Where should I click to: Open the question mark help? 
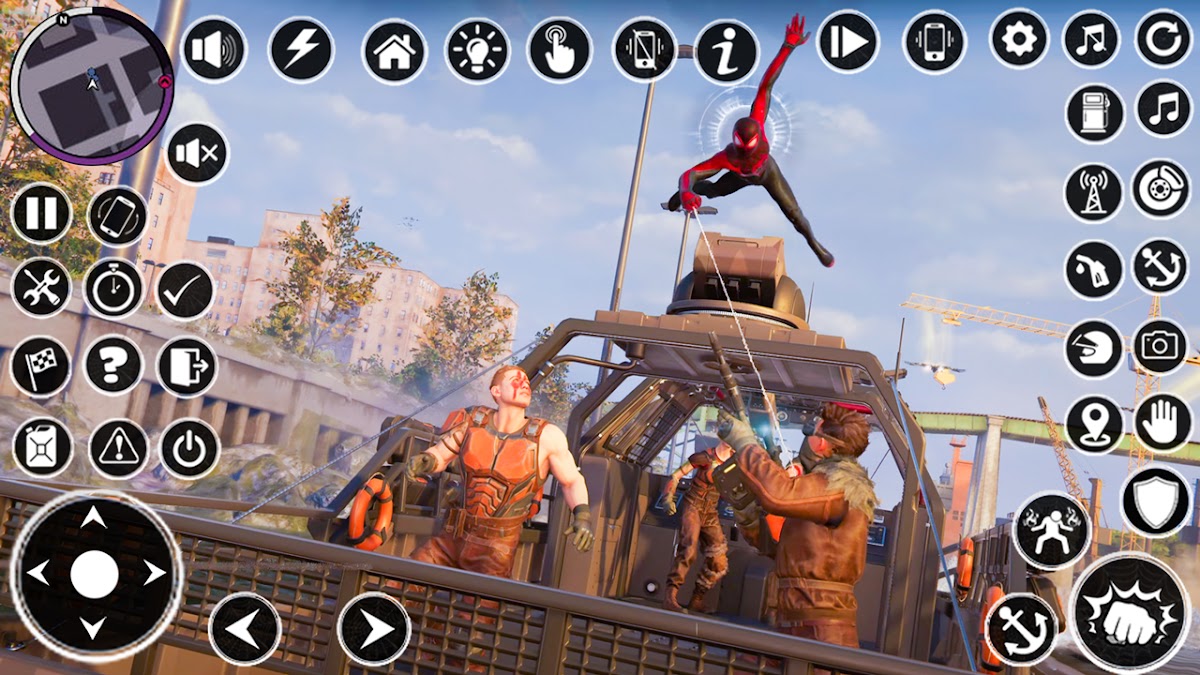coord(114,365)
